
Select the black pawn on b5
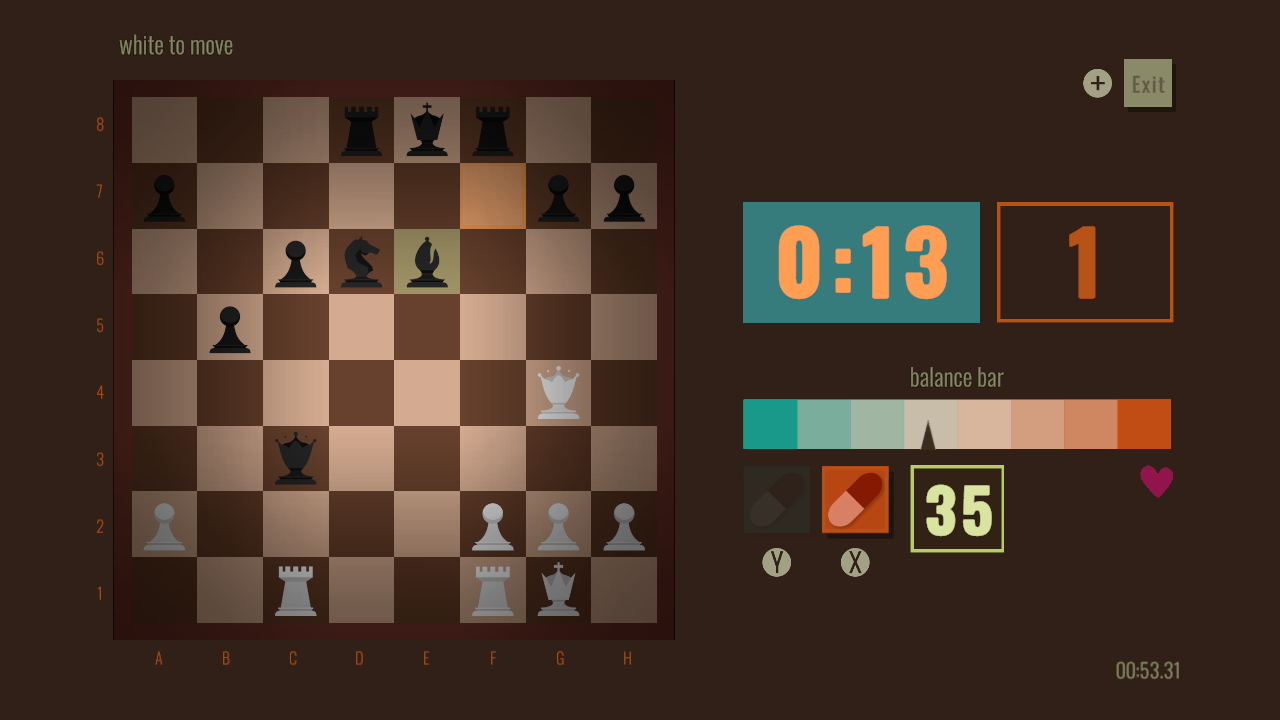pos(227,325)
